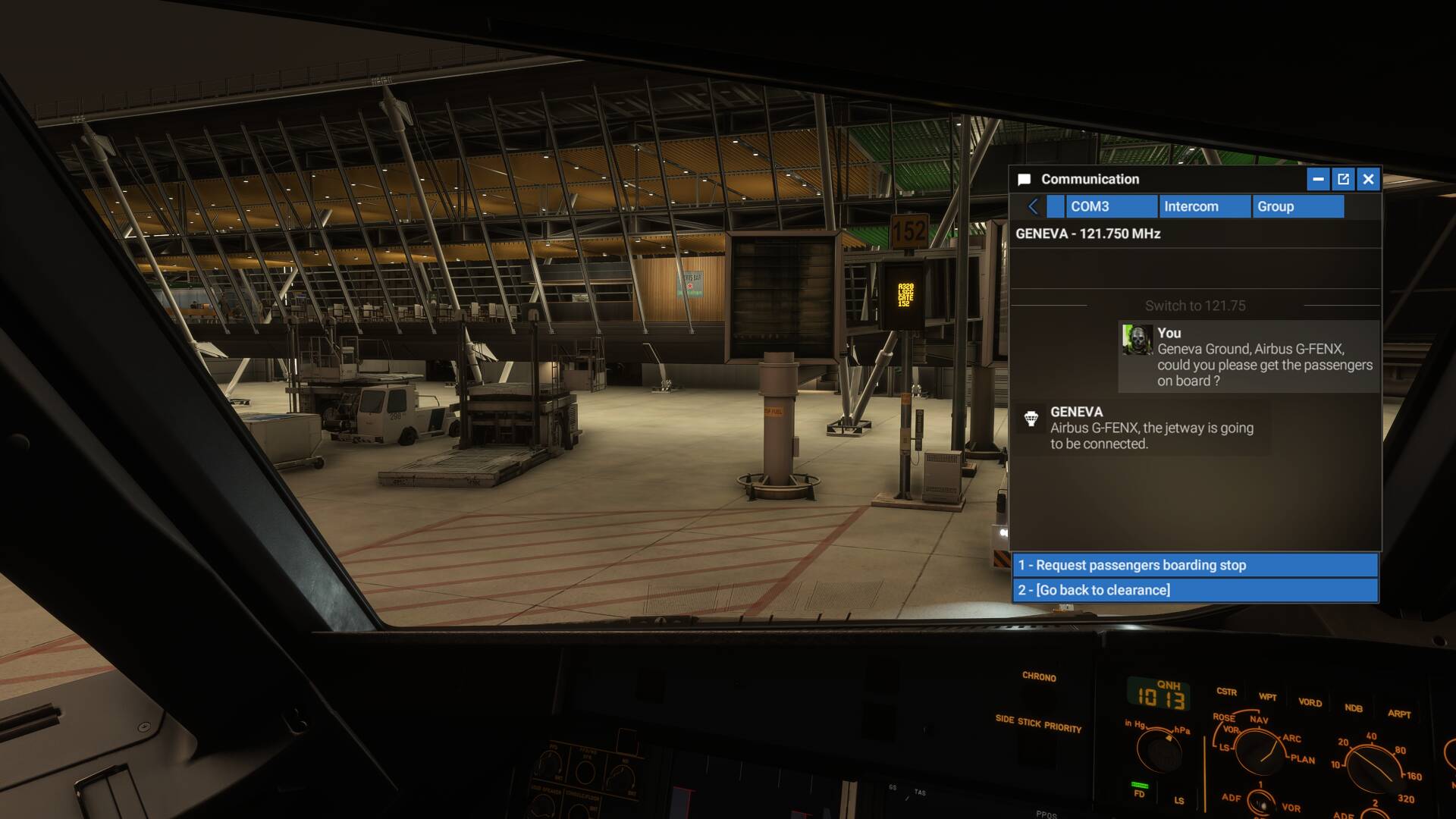Click the ADF/VOR needle selector knob

(x=1260, y=802)
